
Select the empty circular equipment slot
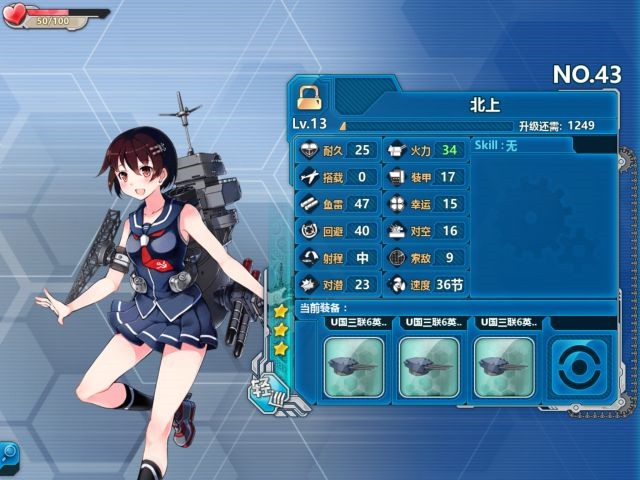coord(578,367)
